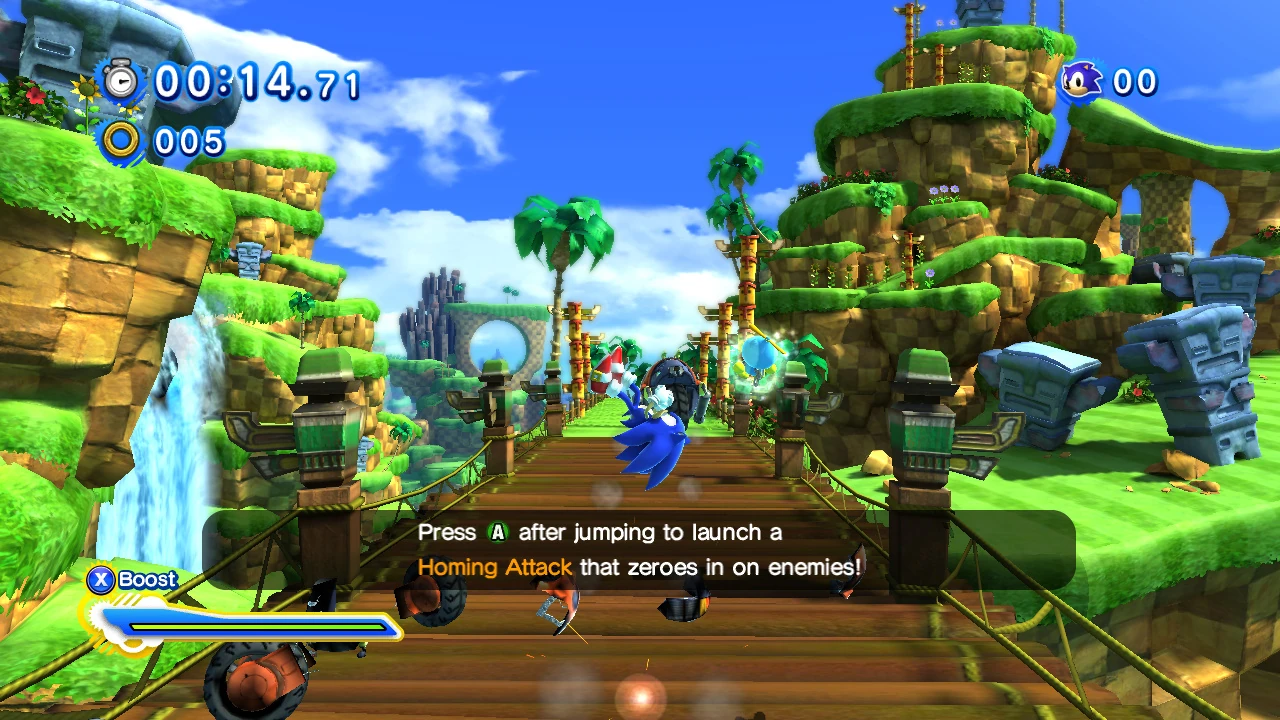
Task: Click the Sonic head lives icon
Action: click(1081, 81)
